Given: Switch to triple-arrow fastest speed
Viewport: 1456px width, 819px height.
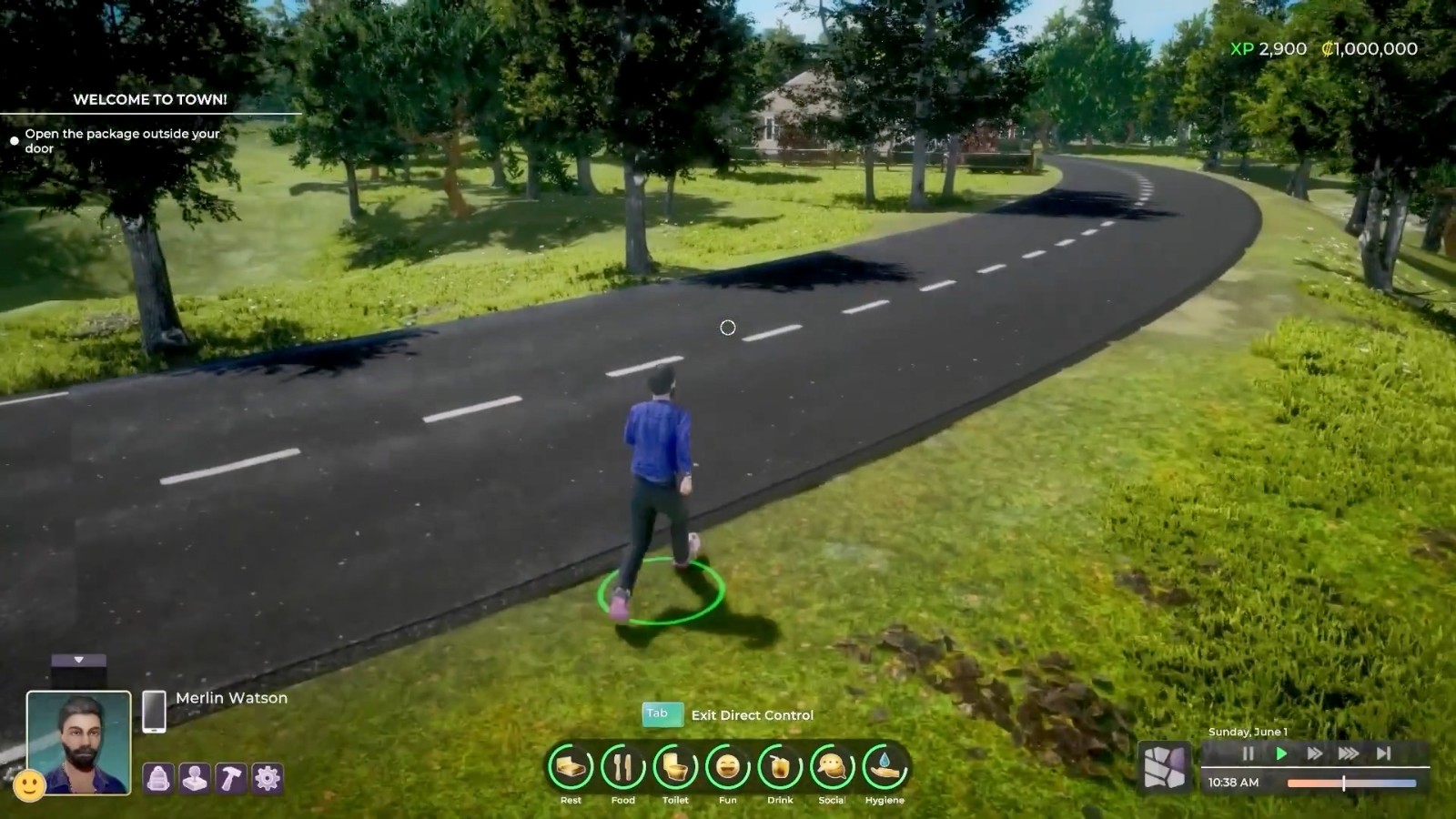Looking at the screenshot, I should tap(1349, 753).
